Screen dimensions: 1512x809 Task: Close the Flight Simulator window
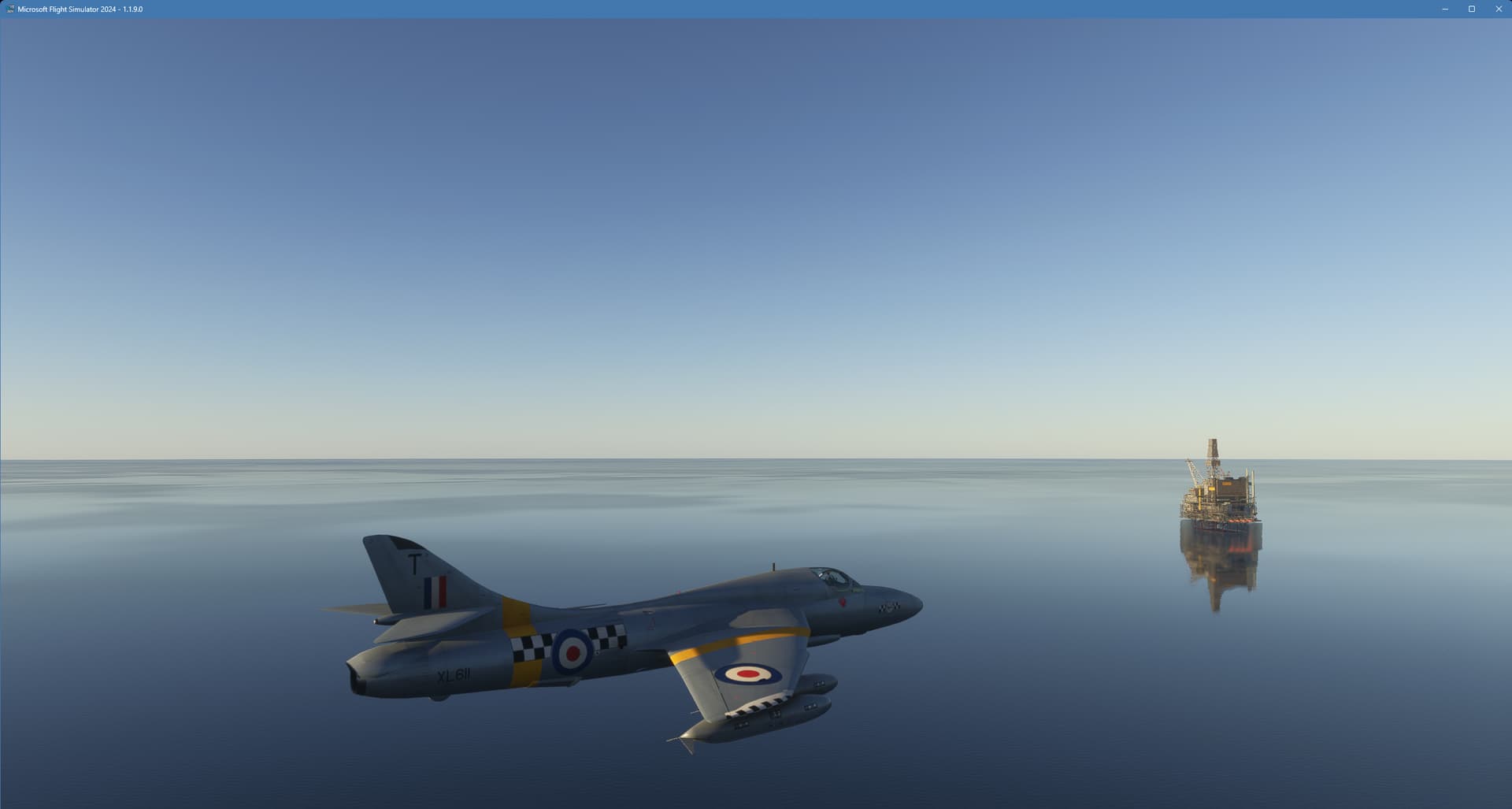[x=1498, y=9]
